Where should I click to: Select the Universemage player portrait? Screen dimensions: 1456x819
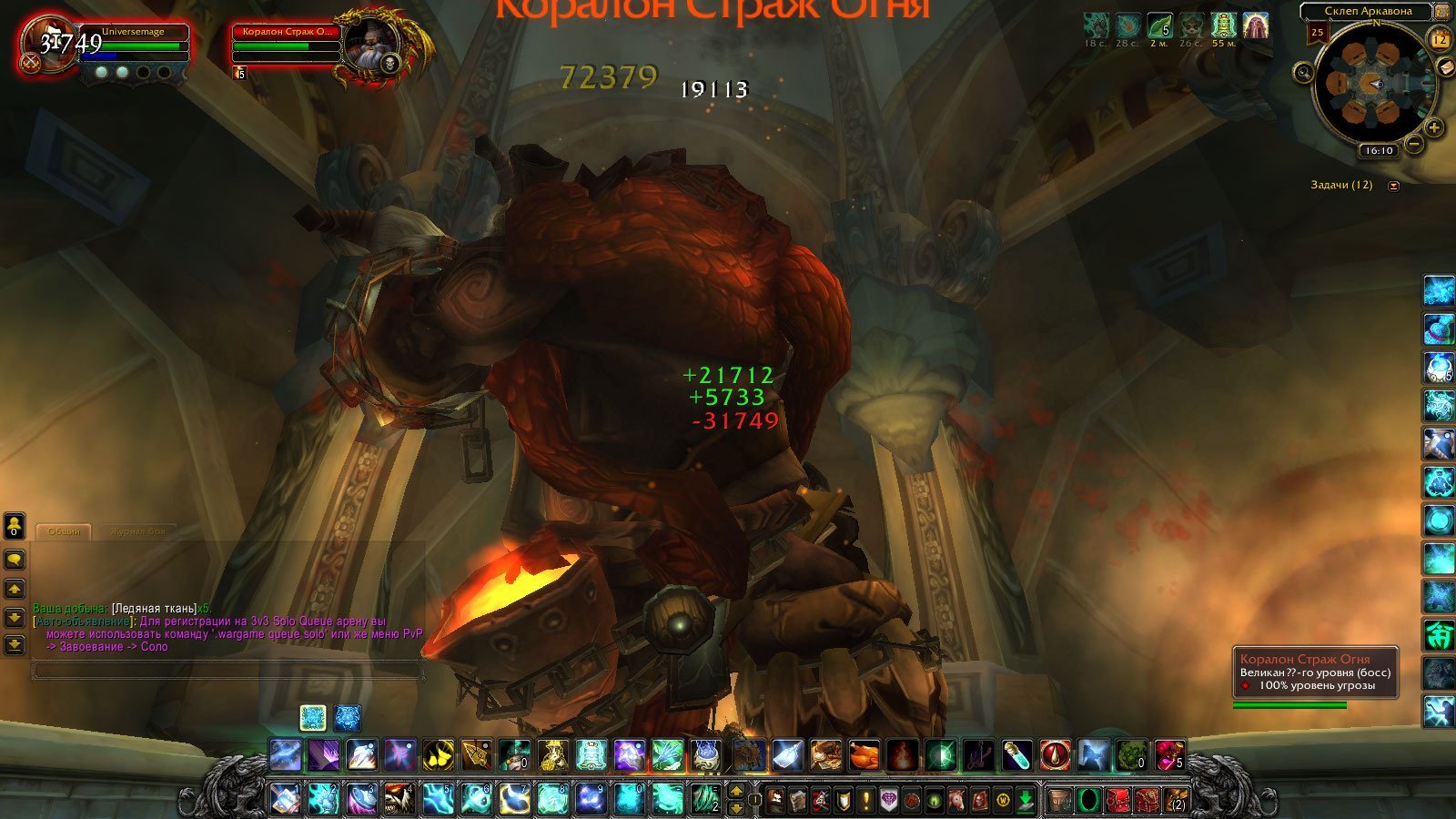coord(48,45)
